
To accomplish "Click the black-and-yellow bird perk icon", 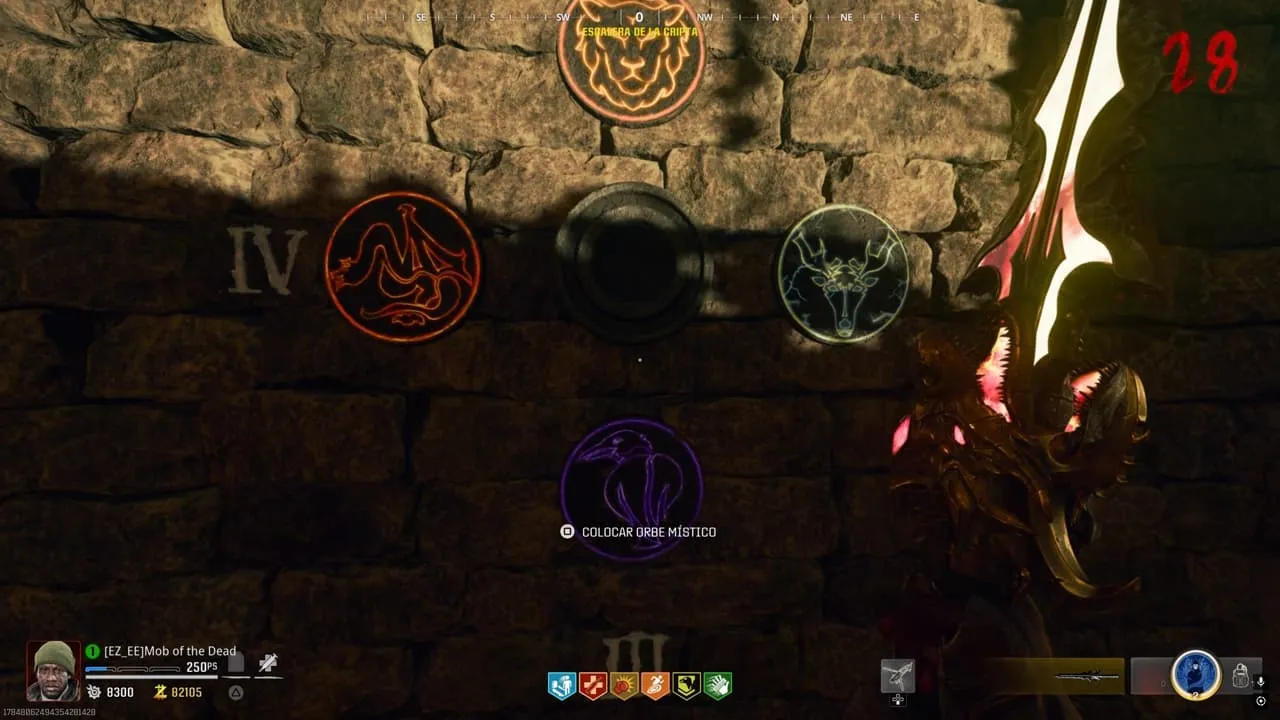I will (x=686, y=685).
